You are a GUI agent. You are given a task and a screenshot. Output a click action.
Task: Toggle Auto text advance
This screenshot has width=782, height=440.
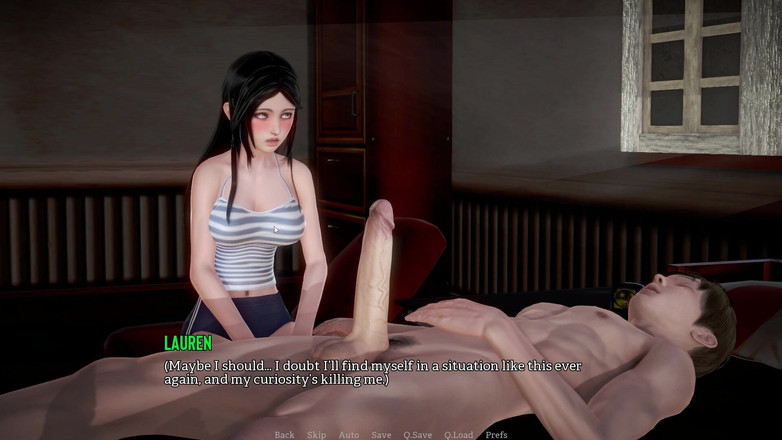[348, 435]
